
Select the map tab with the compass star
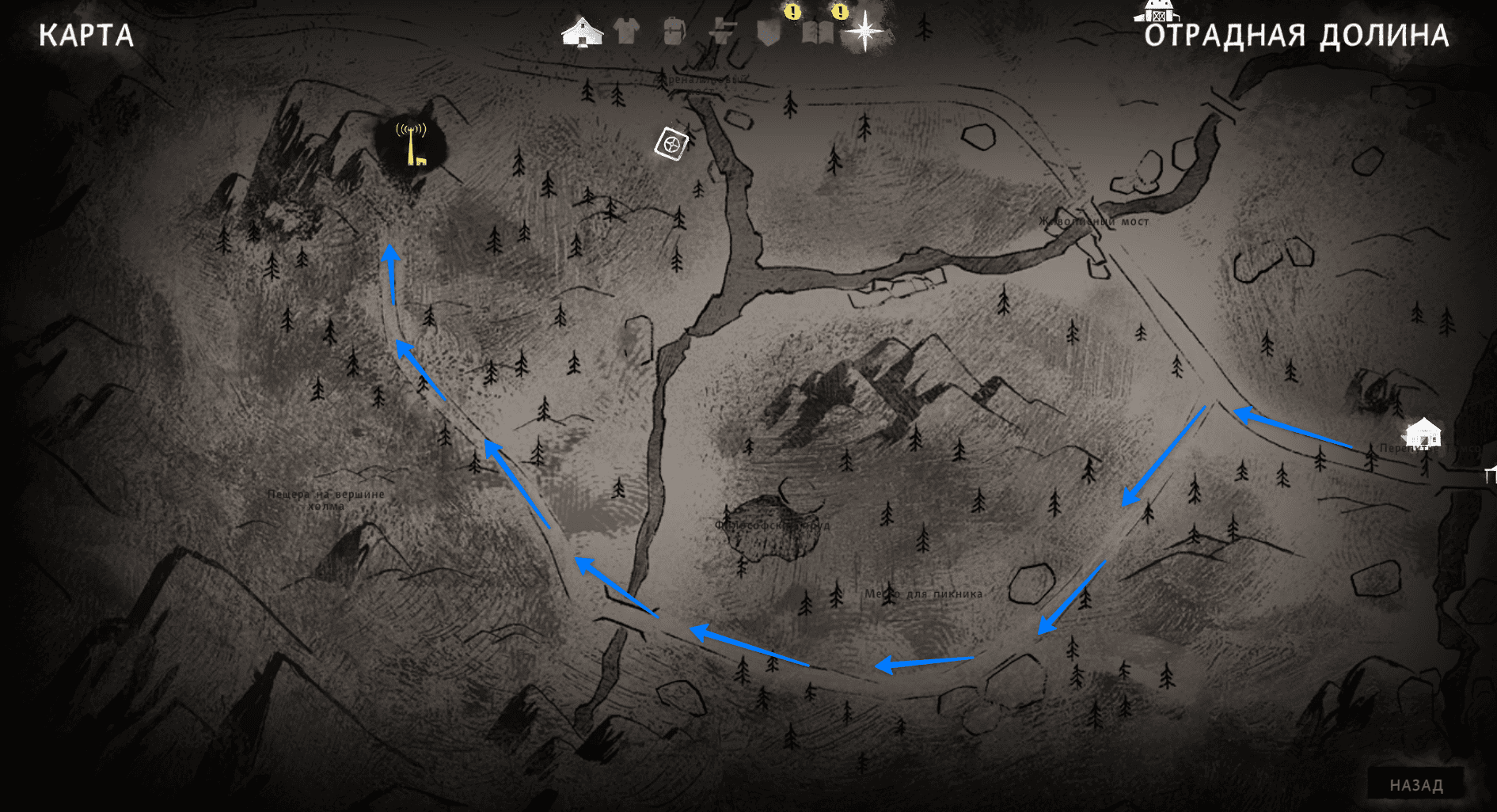[x=864, y=32]
